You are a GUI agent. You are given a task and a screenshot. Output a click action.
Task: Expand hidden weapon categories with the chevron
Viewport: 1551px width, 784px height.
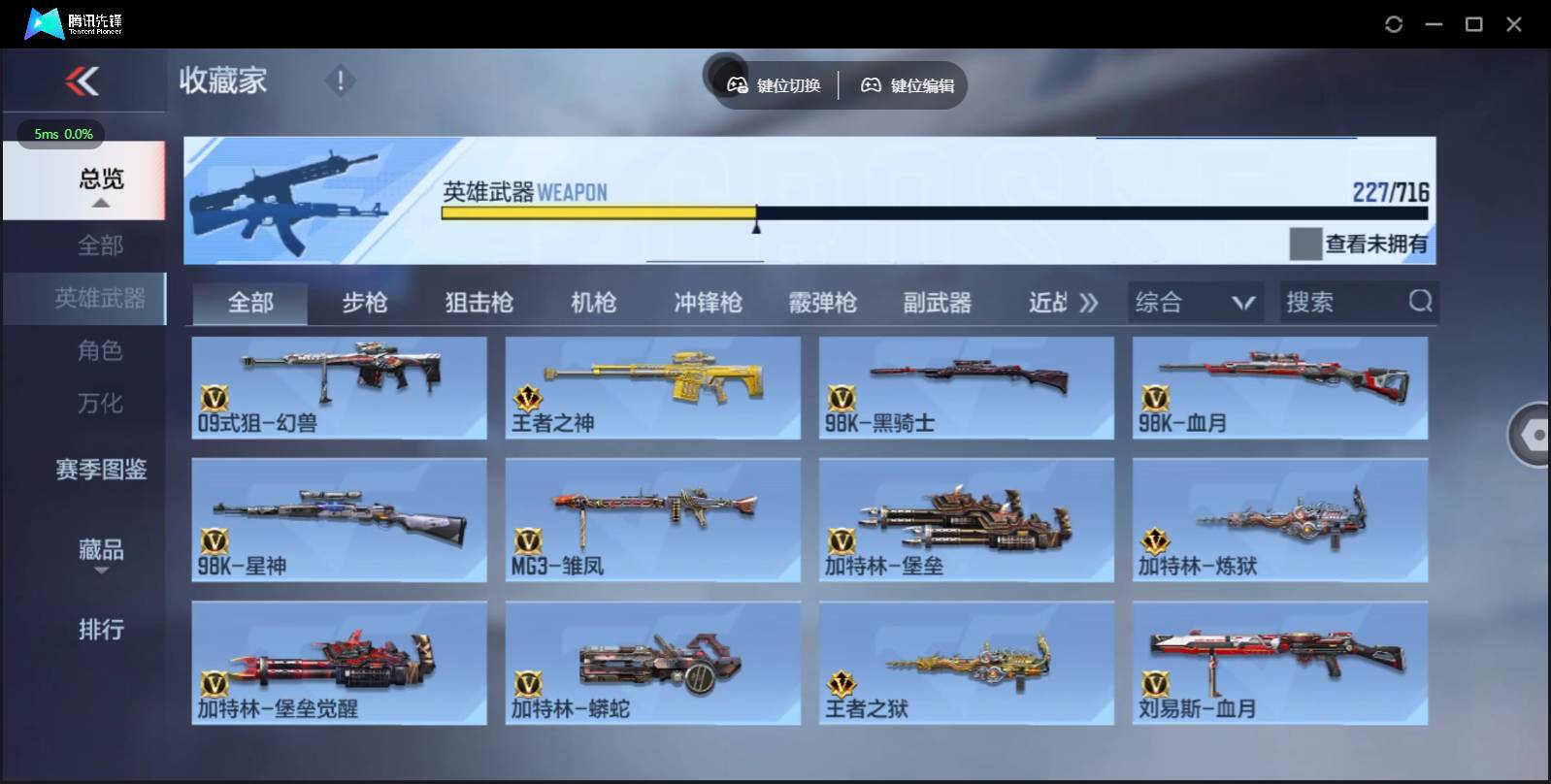[1089, 302]
